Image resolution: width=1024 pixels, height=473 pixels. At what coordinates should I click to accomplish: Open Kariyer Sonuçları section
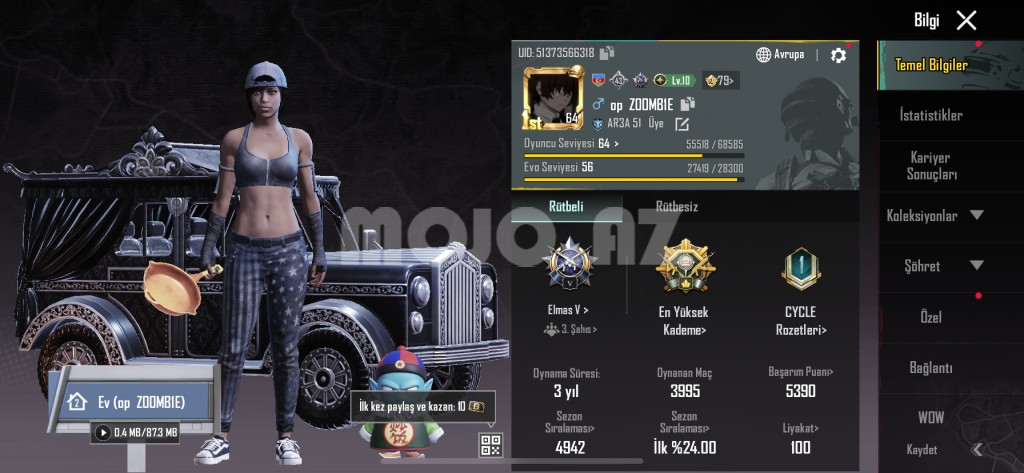[931, 166]
